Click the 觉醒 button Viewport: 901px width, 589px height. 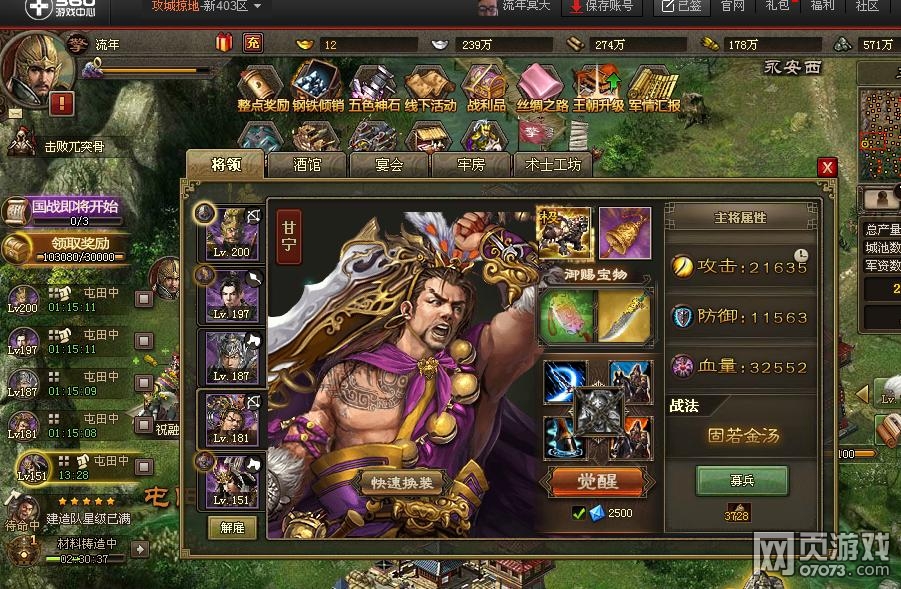599,481
